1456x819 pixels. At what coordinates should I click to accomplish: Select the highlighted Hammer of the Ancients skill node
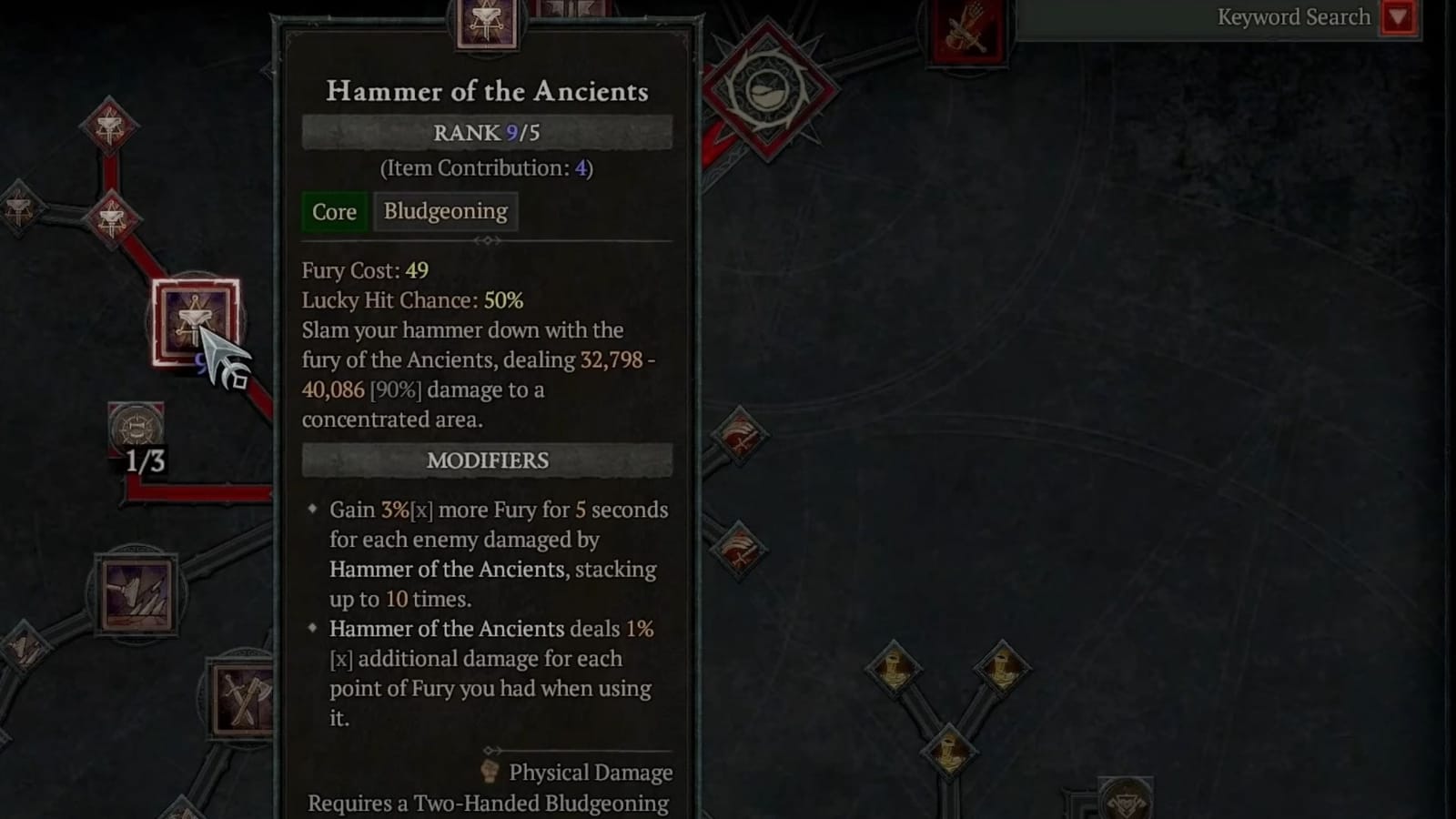196,323
